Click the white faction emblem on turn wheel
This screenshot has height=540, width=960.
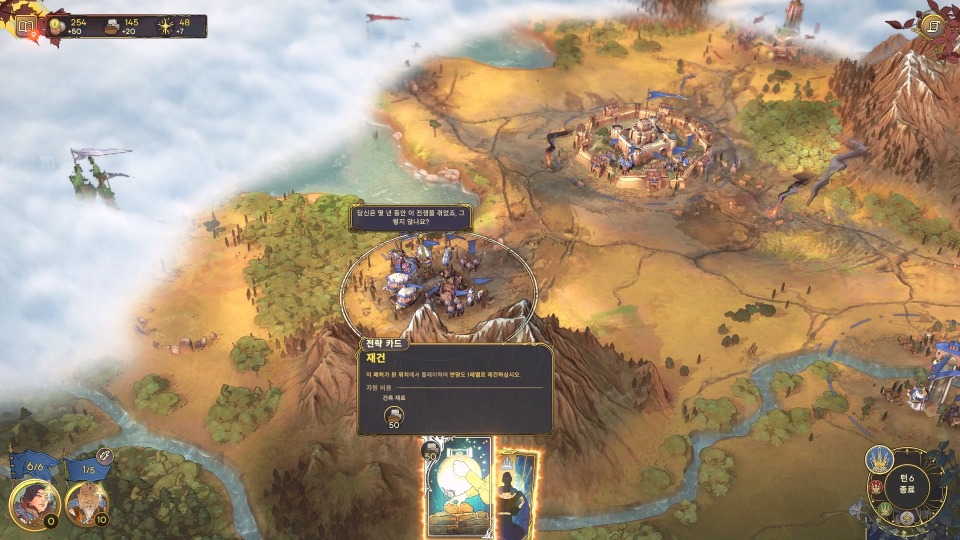[908, 519]
